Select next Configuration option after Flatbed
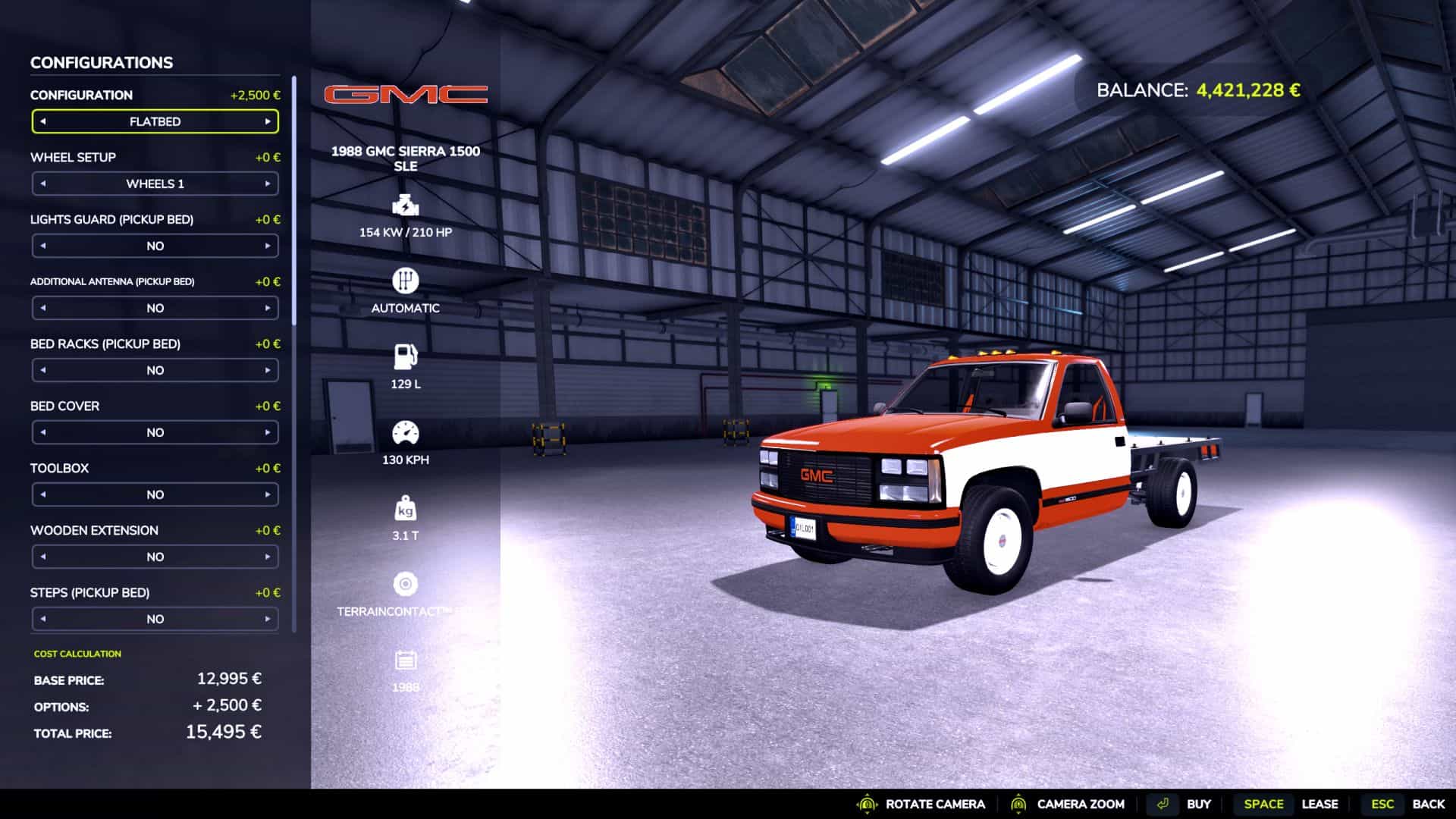Viewport: 1456px width, 819px height. click(x=268, y=121)
